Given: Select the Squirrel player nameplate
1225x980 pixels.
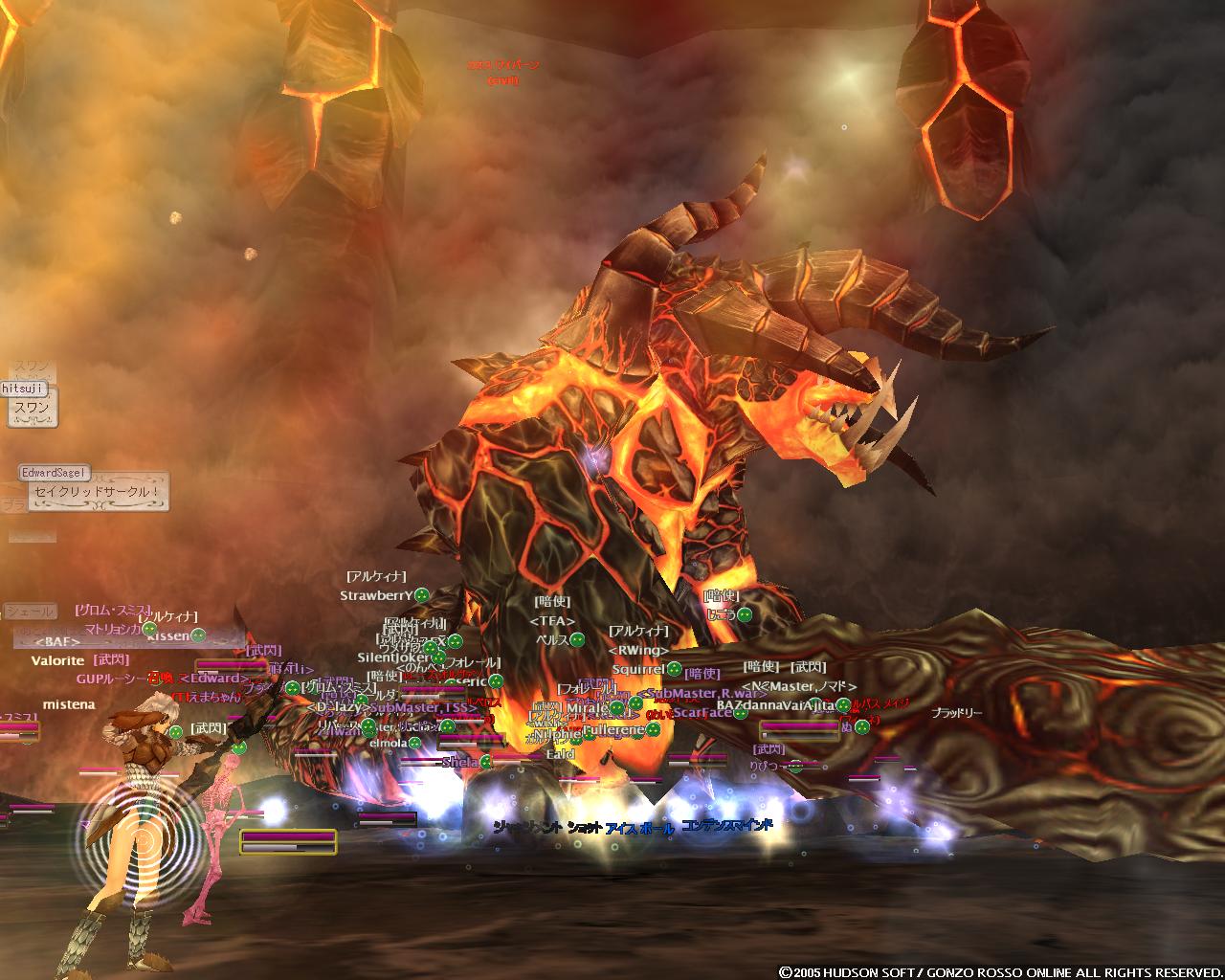Looking at the screenshot, I should (638, 670).
